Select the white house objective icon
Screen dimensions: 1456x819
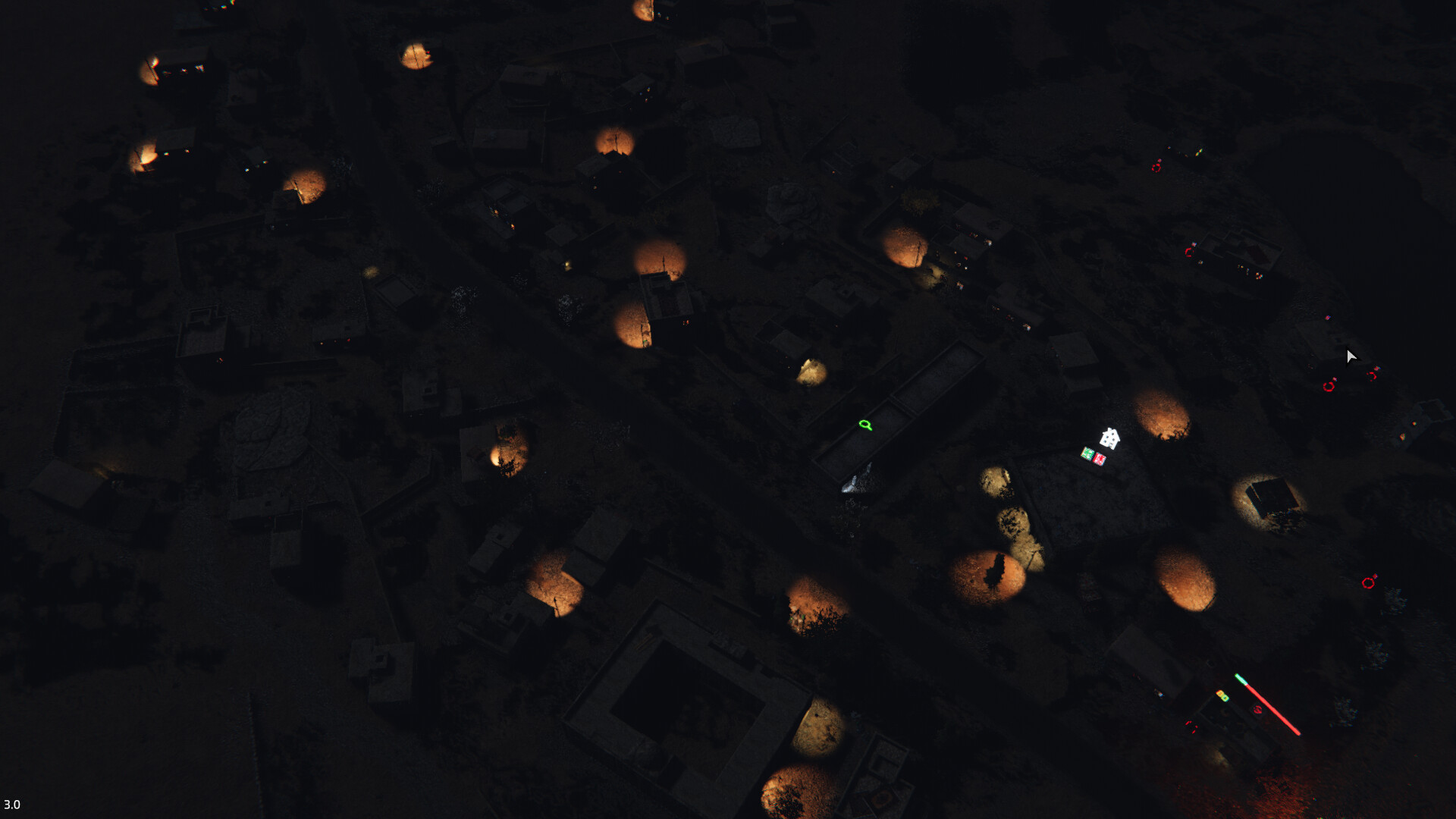[1109, 438]
